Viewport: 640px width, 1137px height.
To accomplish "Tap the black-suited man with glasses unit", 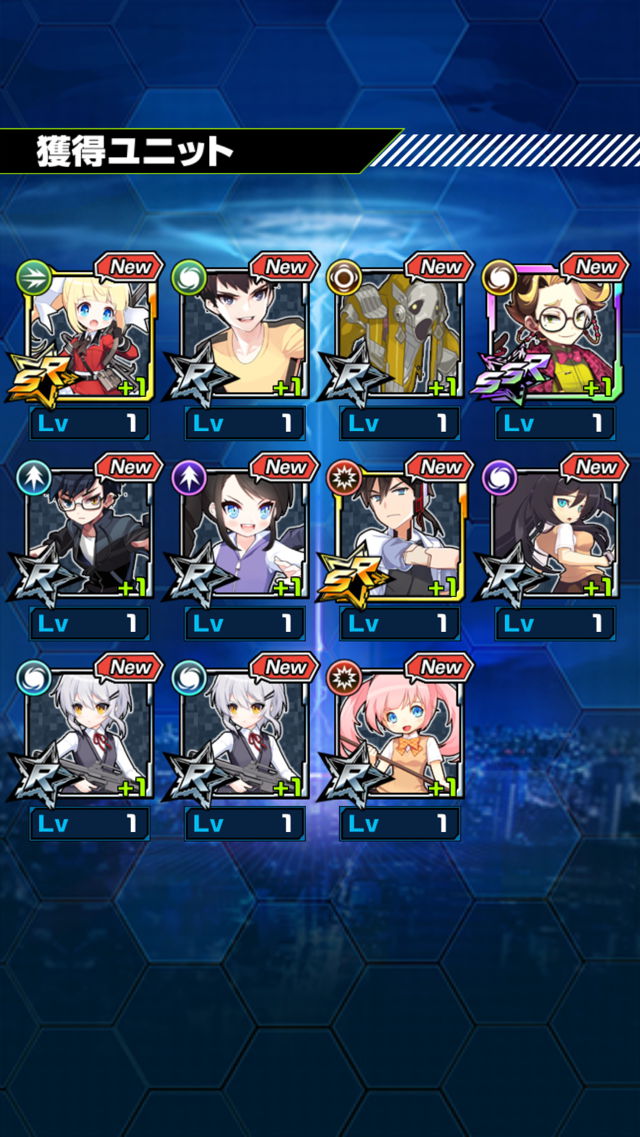I will point(88,532).
